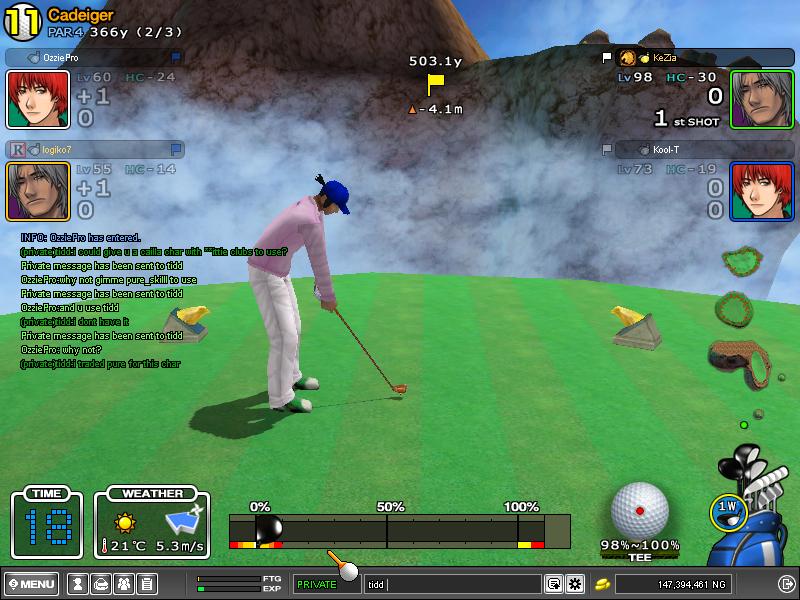Viewport: 800px width, 600px height.
Task: Open the chat log window button
Action: click(553, 584)
